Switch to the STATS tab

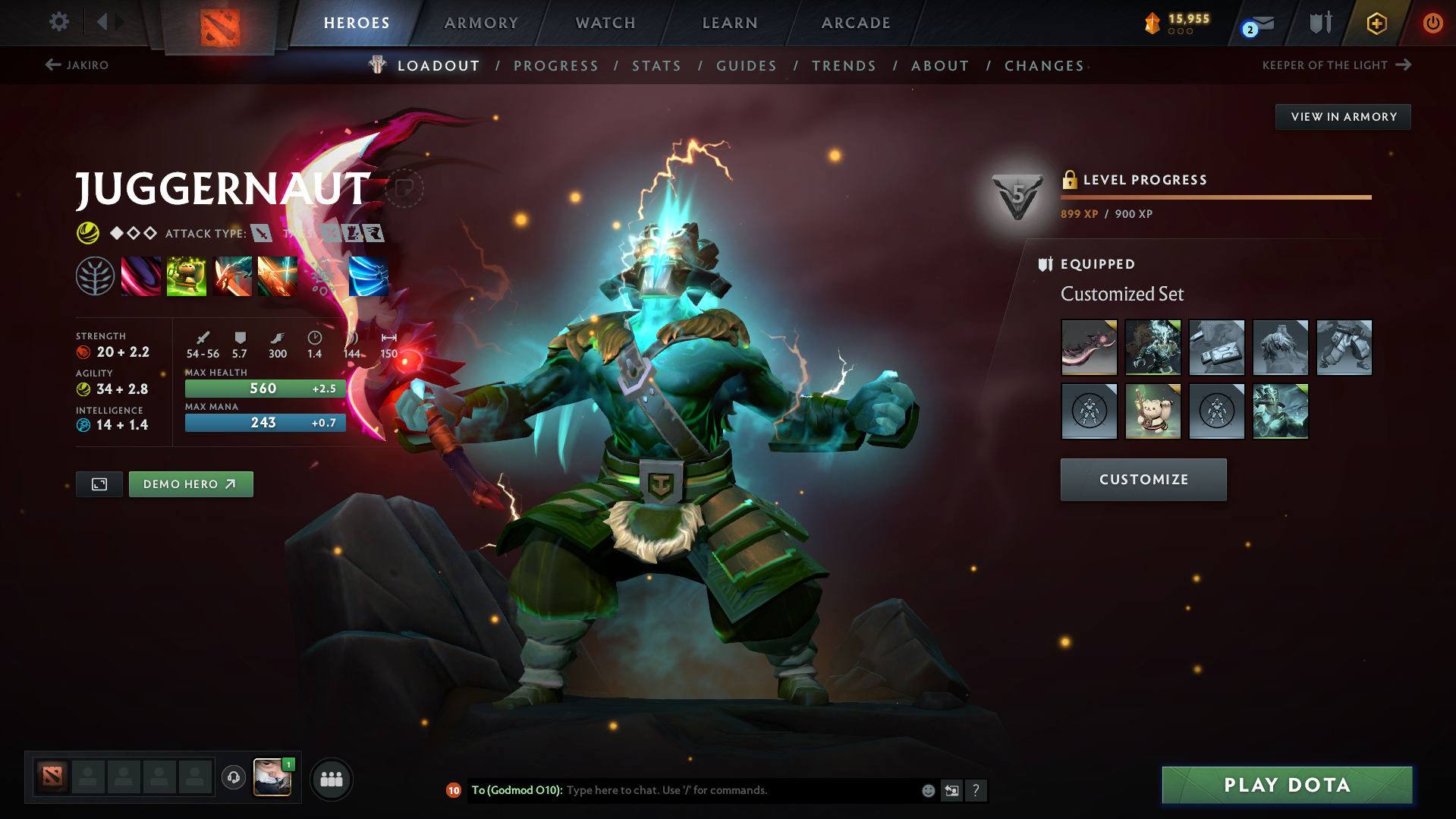point(656,66)
